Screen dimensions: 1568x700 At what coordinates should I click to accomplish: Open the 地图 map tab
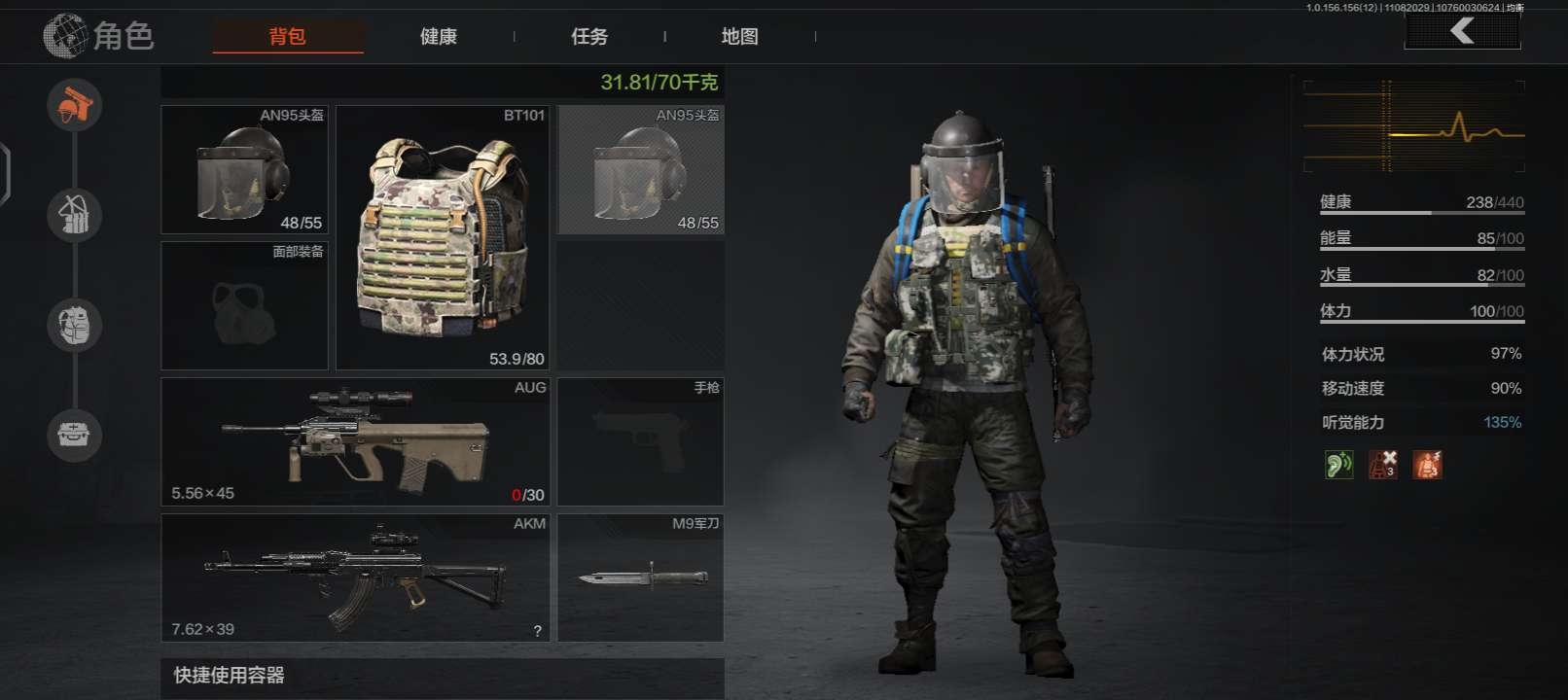(x=740, y=37)
